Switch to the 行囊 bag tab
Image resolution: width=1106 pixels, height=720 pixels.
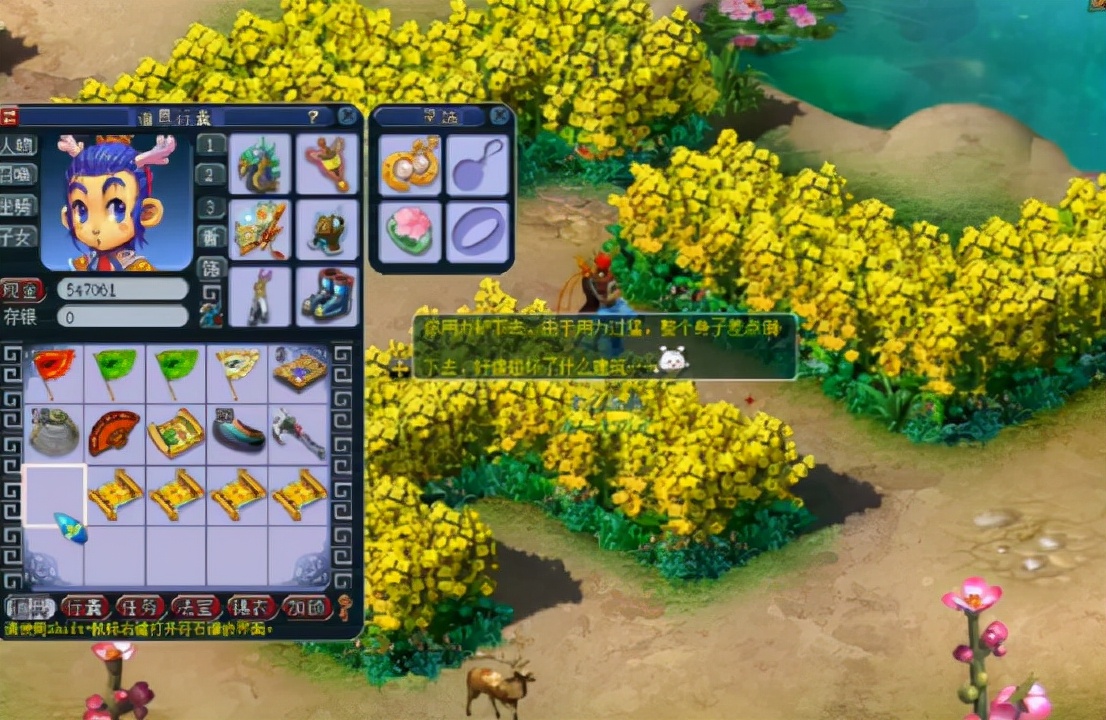tap(85, 607)
